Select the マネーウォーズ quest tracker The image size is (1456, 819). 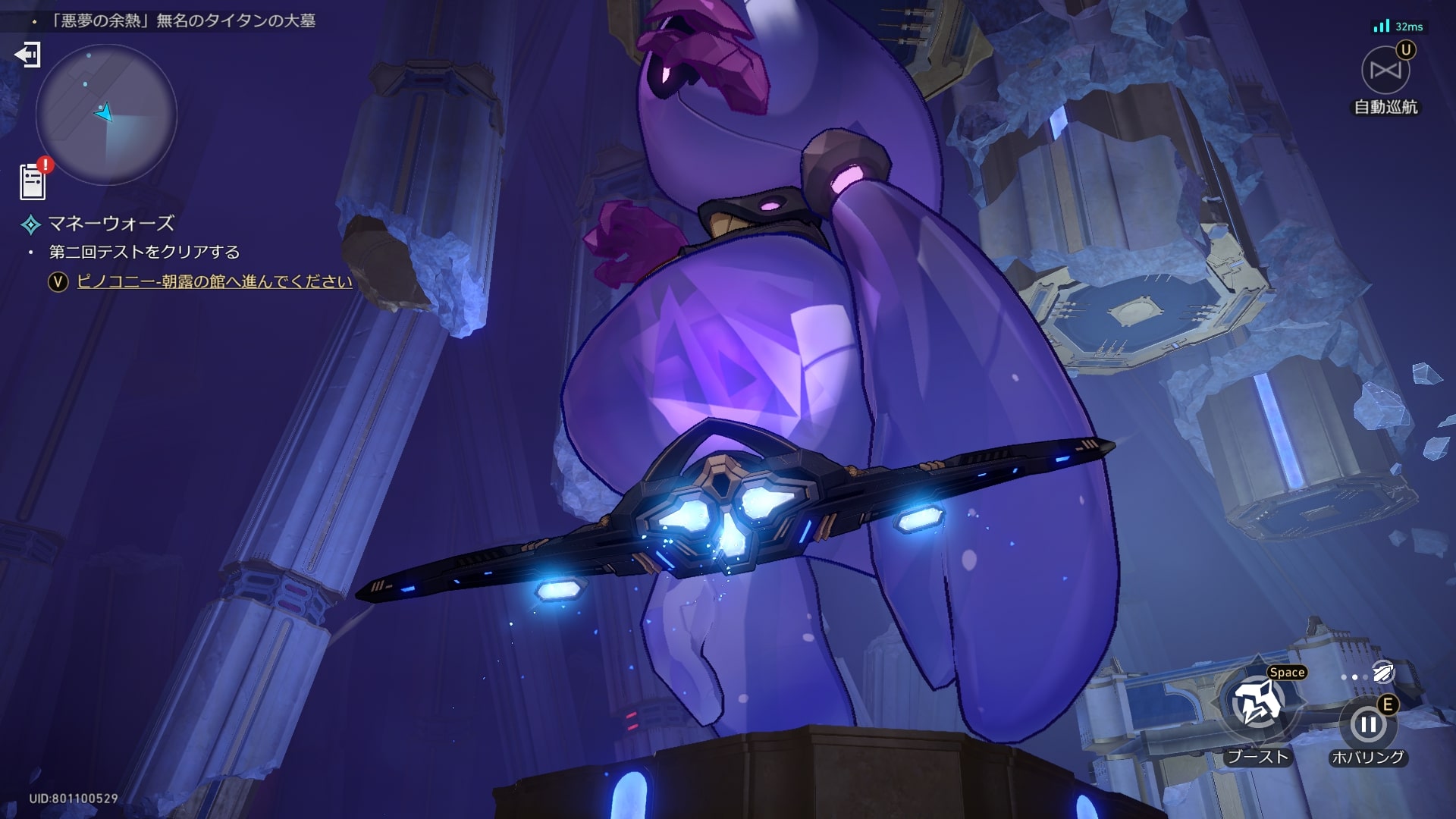(111, 224)
